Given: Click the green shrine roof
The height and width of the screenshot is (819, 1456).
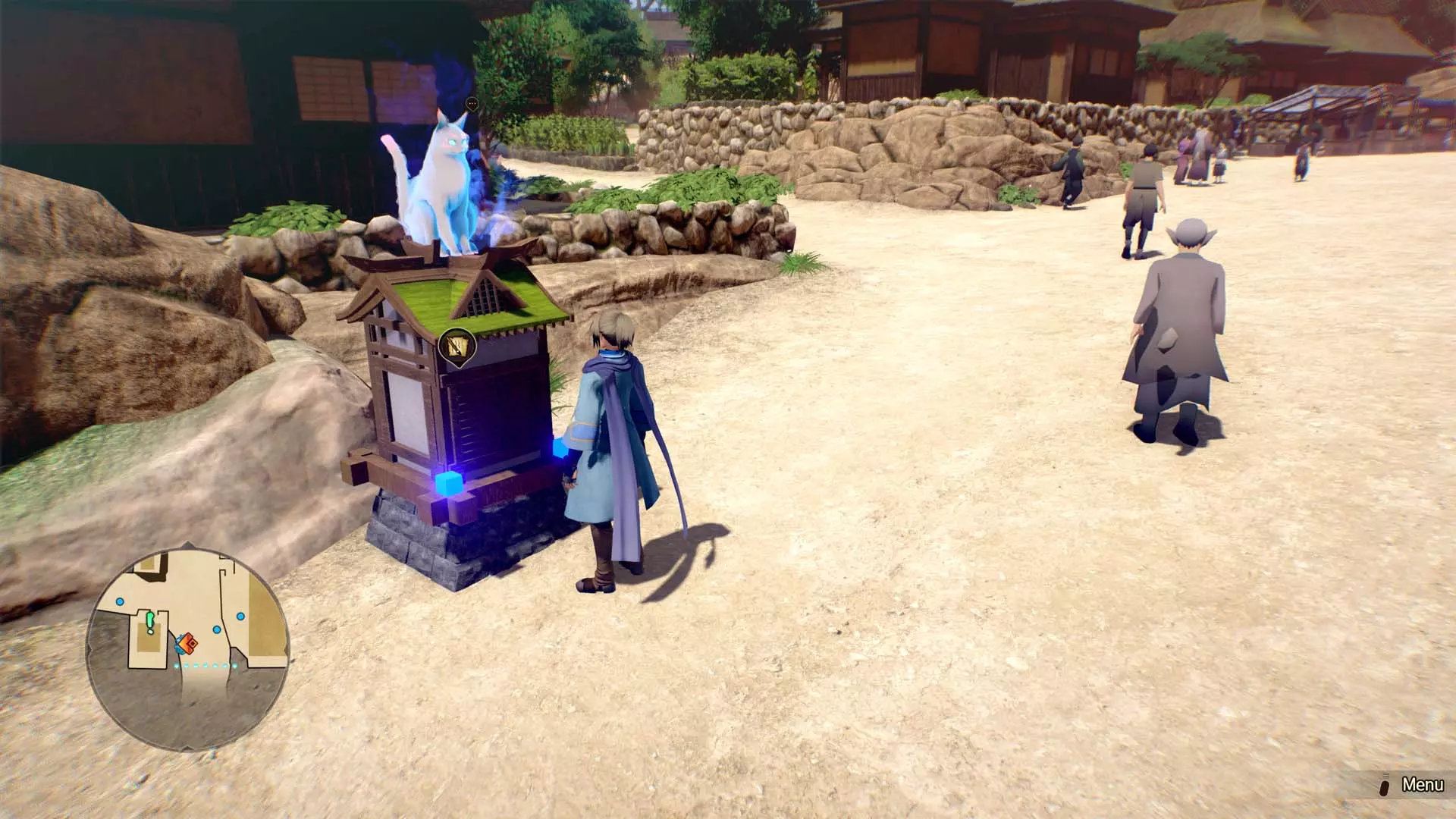Looking at the screenshot, I should click(x=447, y=296).
